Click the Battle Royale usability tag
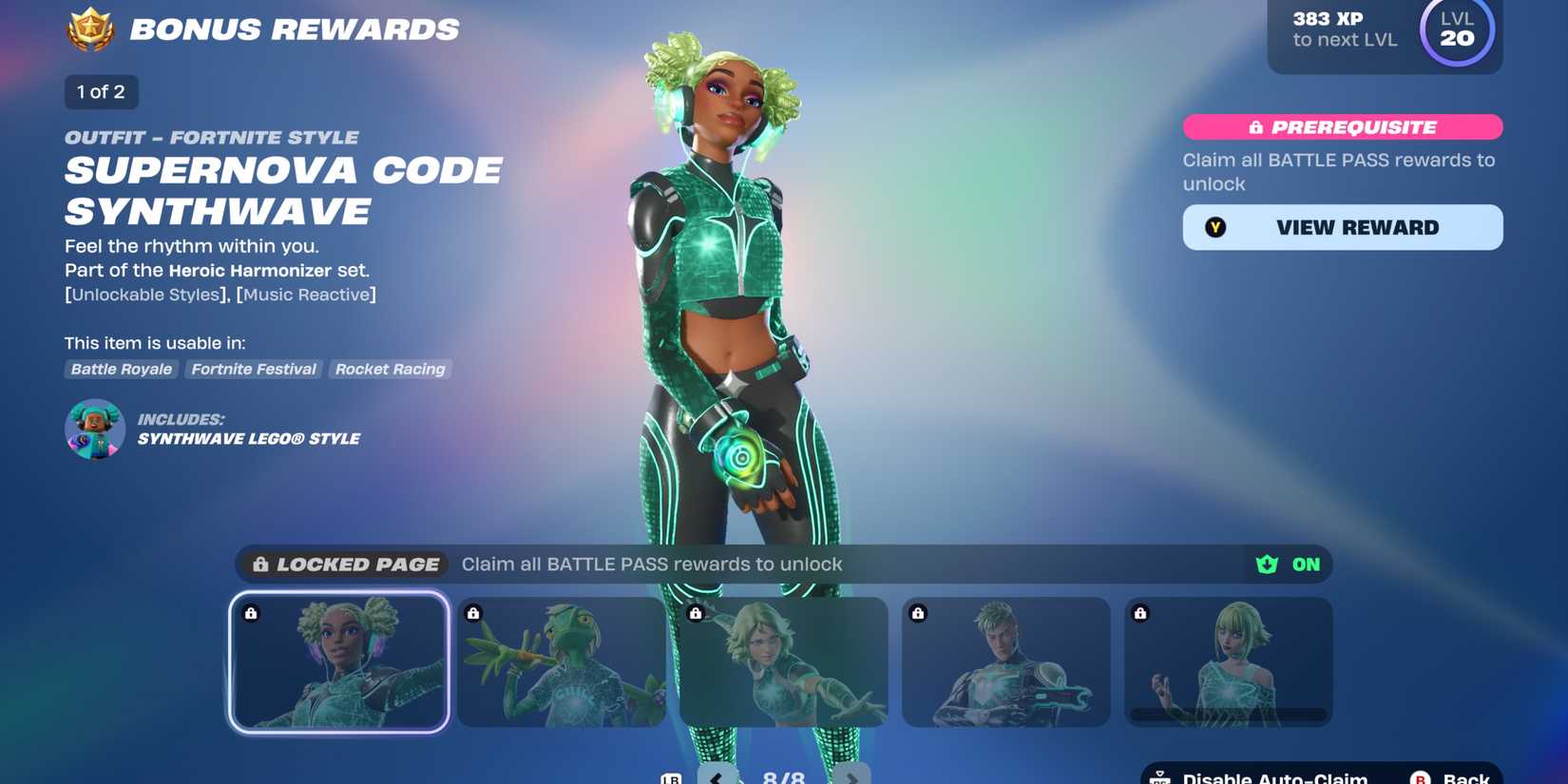 120,370
